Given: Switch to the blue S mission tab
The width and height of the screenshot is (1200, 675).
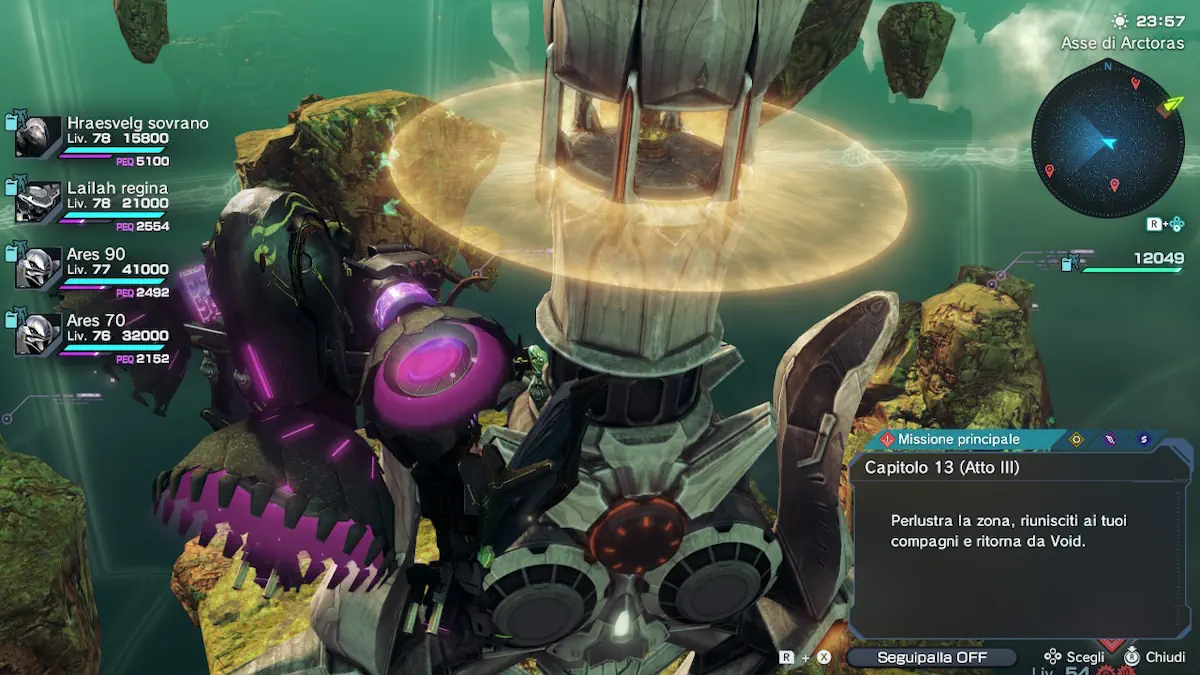Looking at the screenshot, I should (1143, 439).
